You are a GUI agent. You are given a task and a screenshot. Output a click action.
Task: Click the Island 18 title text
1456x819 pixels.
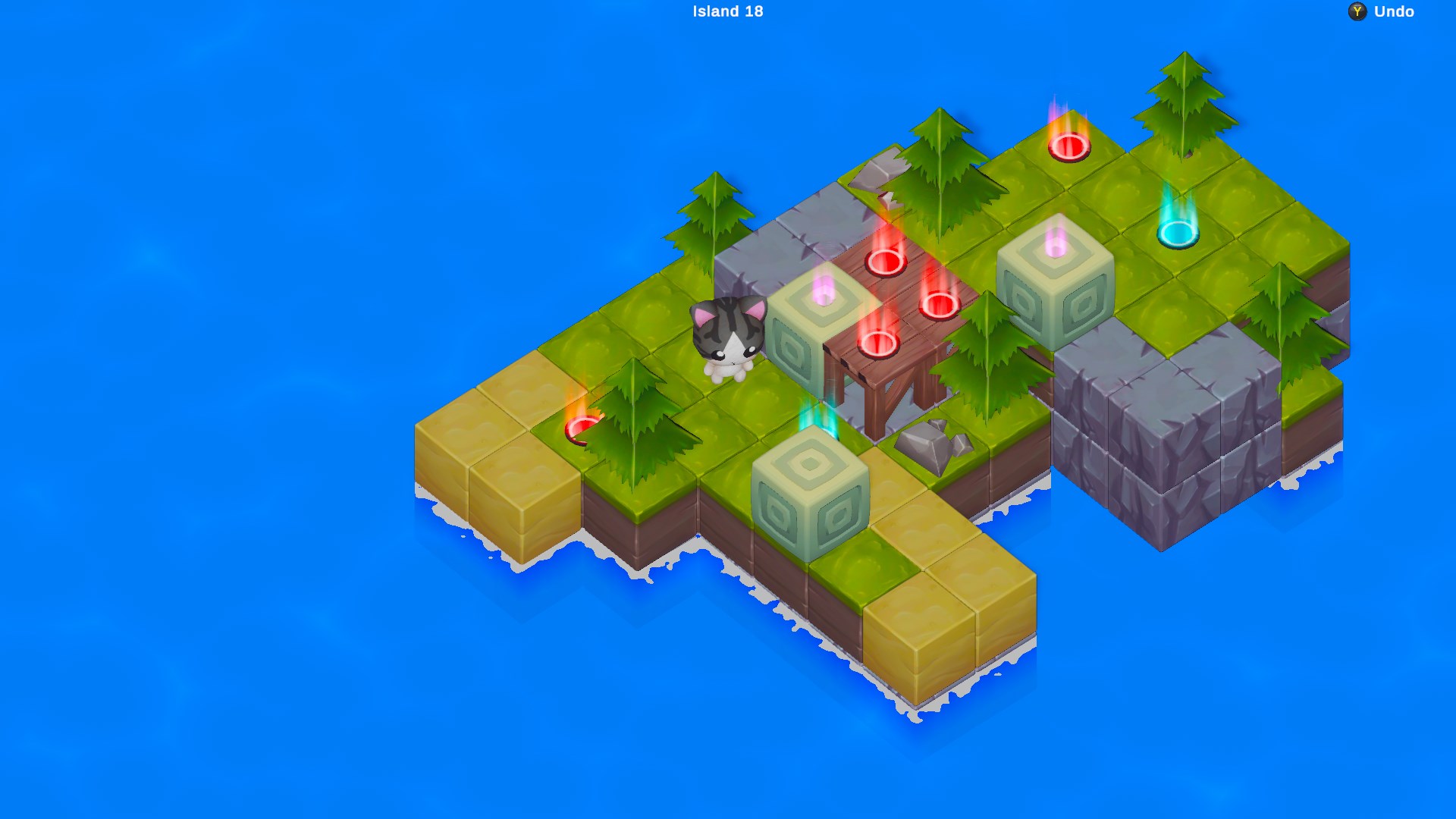727,11
